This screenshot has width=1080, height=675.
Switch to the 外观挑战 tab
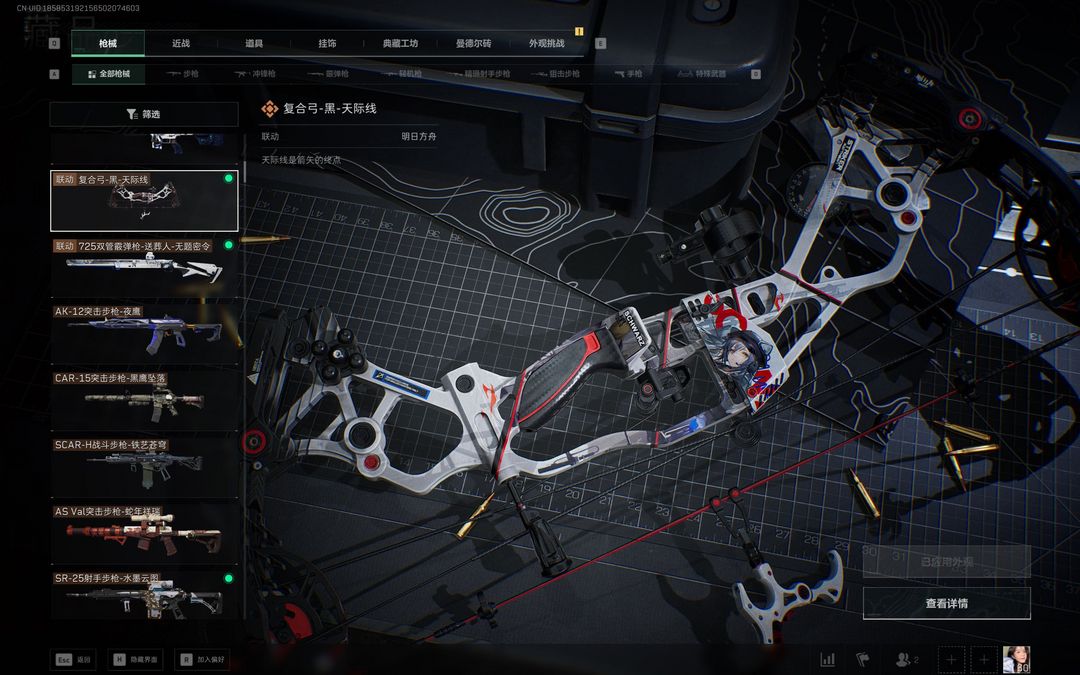click(x=547, y=44)
